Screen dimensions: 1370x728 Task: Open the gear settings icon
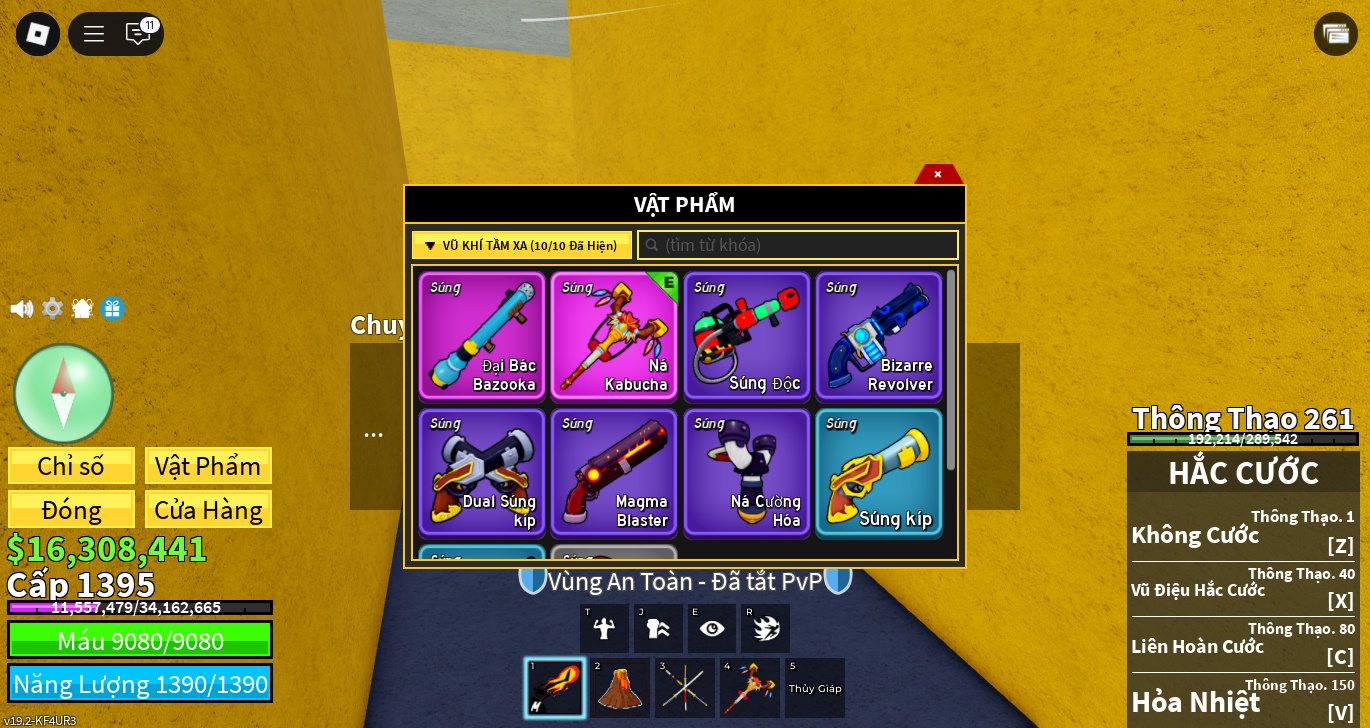coord(52,309)
